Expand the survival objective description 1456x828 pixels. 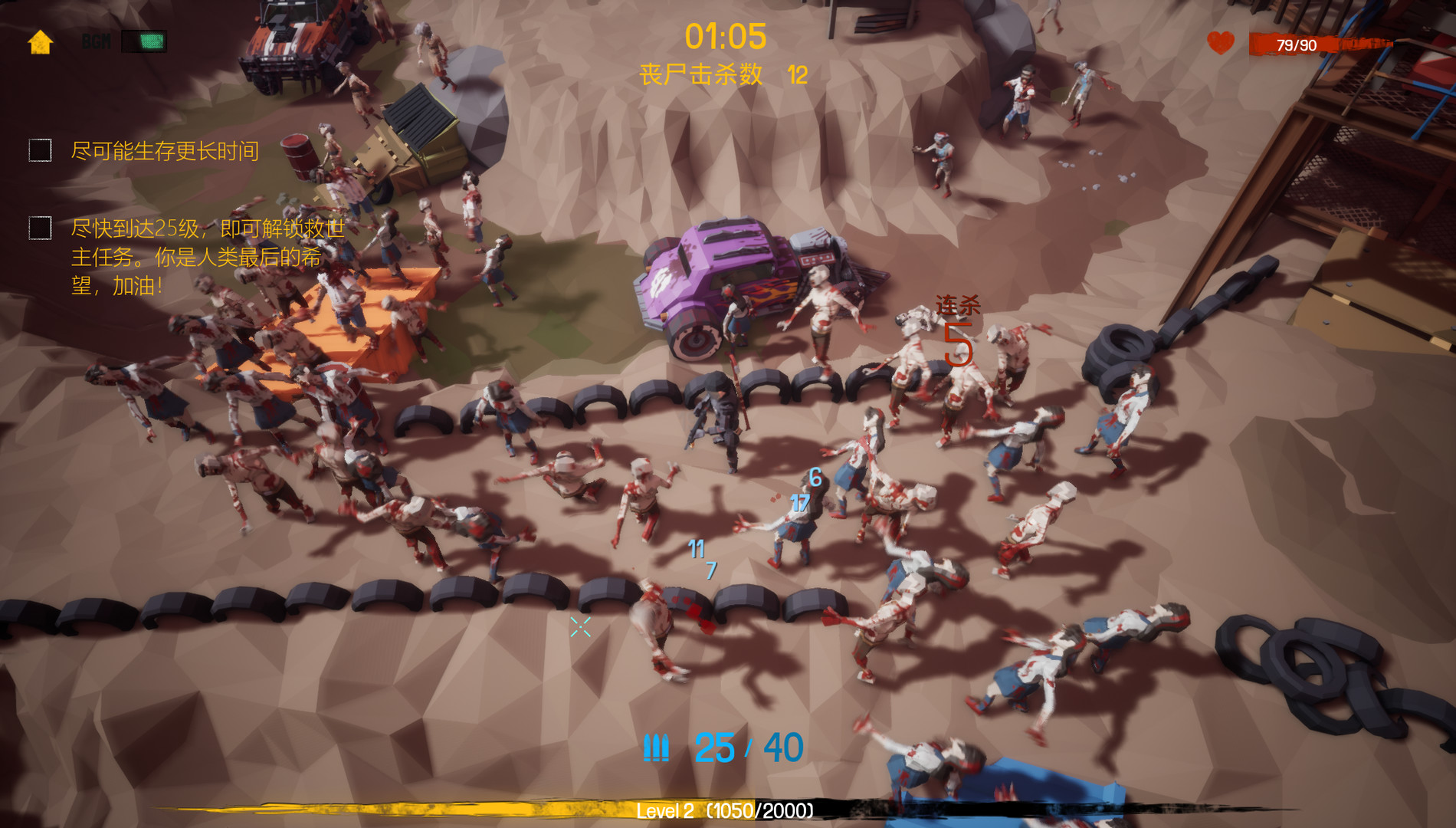coord(165,151)
